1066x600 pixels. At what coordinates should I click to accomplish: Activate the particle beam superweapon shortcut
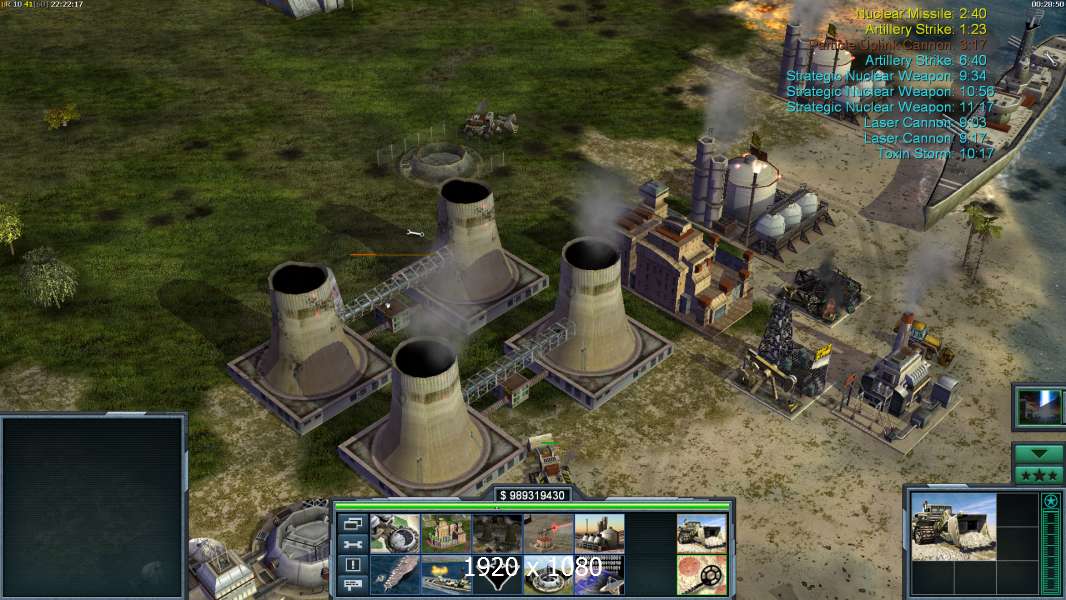pos(1038,406)
